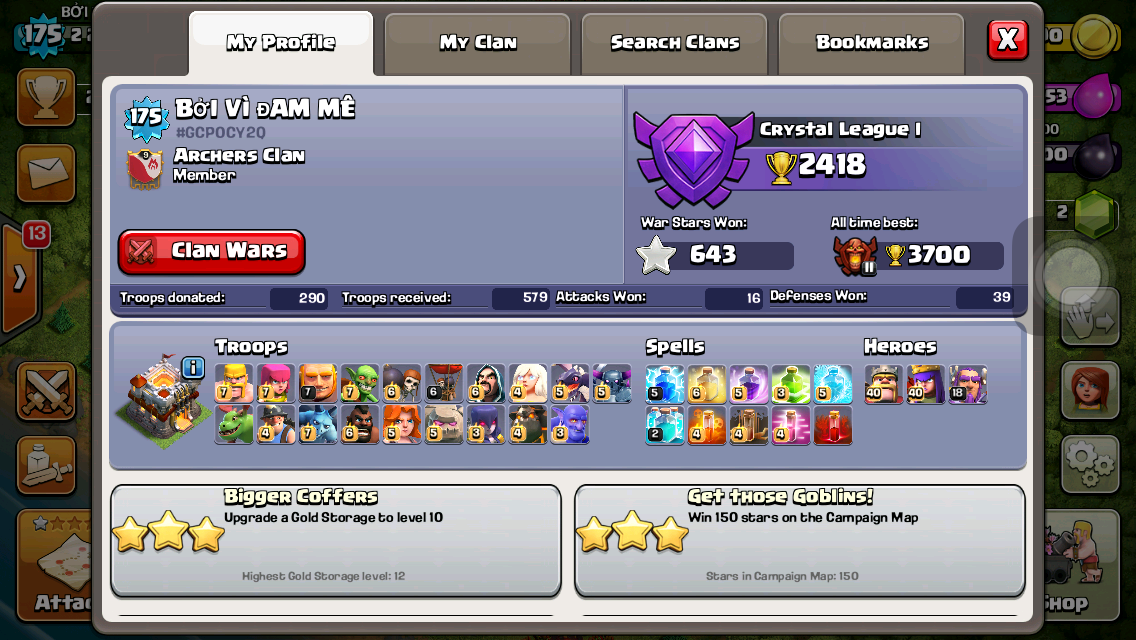Open the crossed swords war button
This screenshot has height=640, width=1136.
point(46,392)
